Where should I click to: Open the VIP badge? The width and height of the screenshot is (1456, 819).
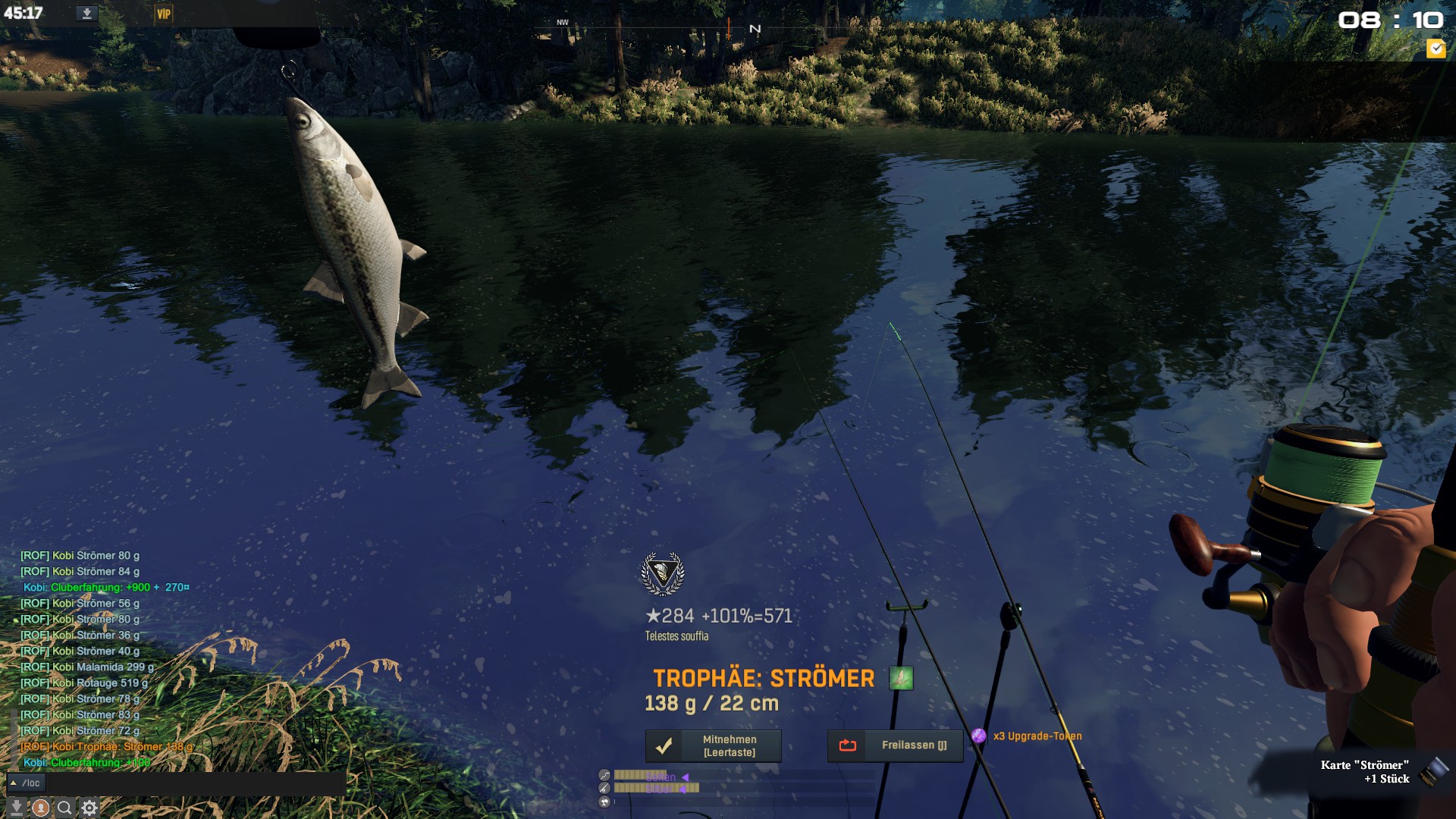[163, 14]
